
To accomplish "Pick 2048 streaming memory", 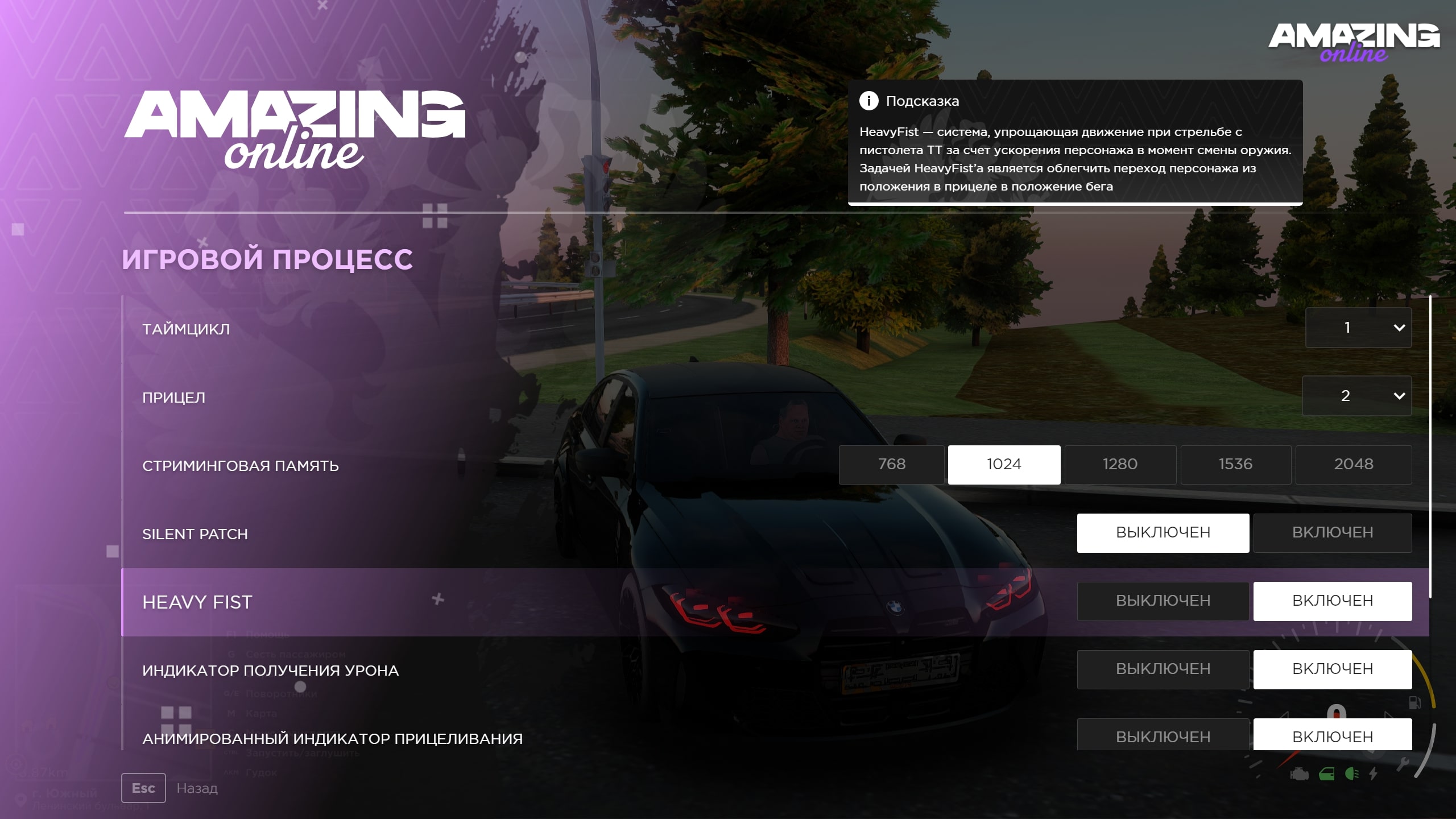I will point(1354,465).
